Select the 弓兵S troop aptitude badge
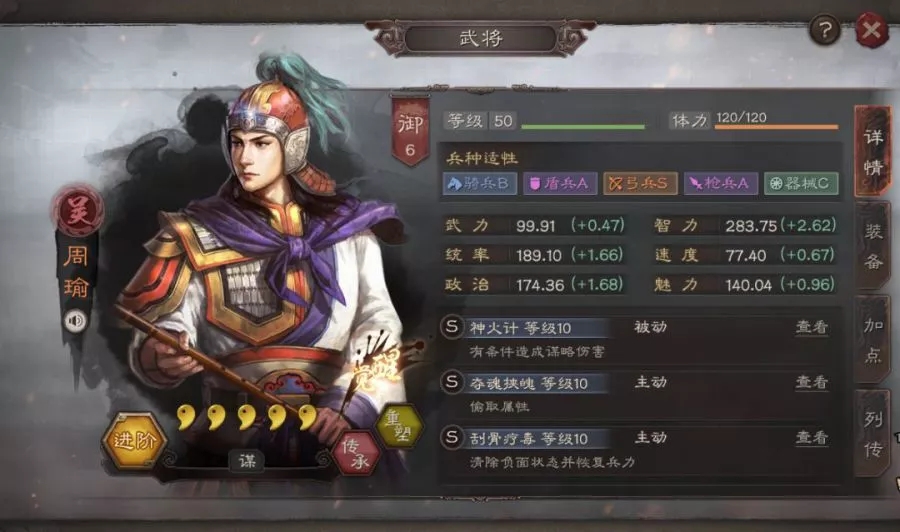Image resolution: width=900 pixels, height=532 pixels. point(639,184)
